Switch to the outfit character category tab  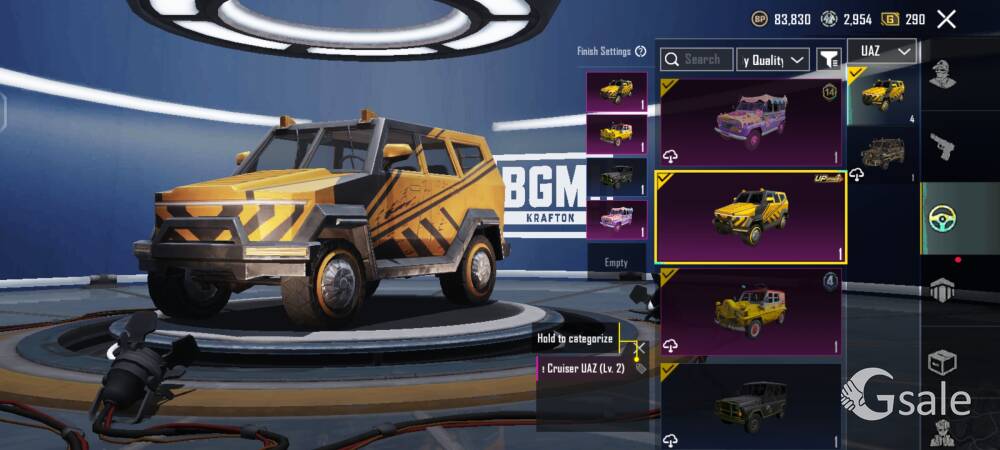tap(941, 73)
